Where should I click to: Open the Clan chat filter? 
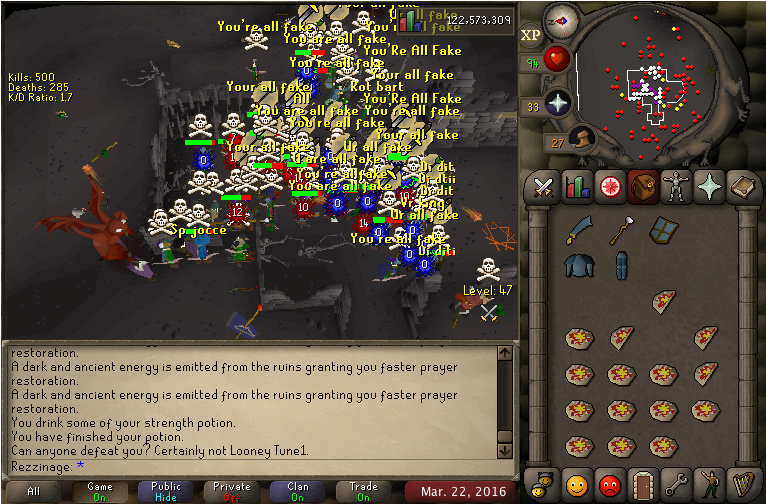[x=297, y=492]
